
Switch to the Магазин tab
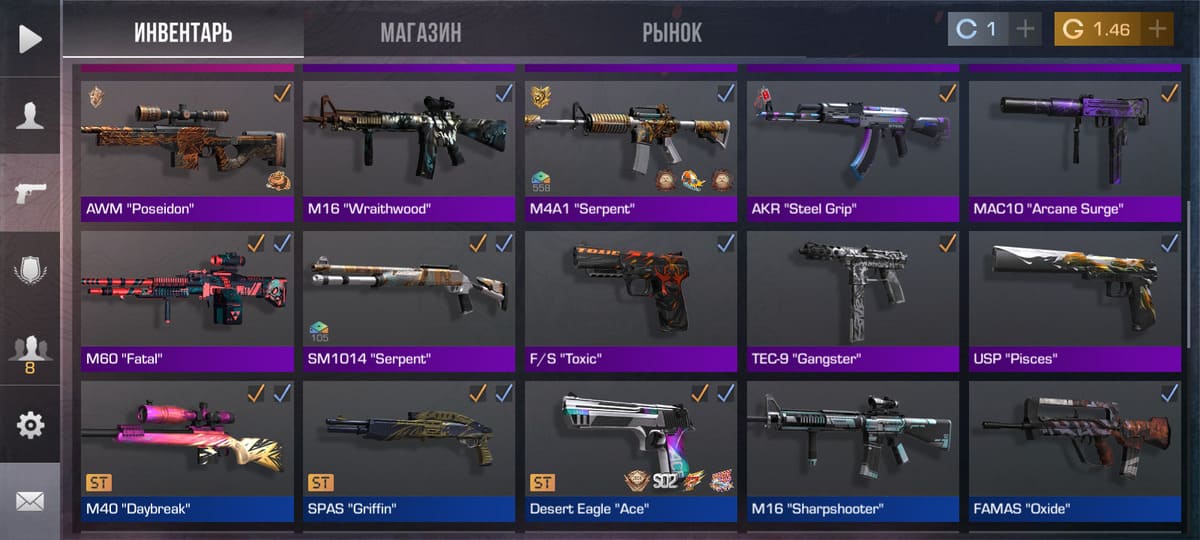pyautogui.click(x=420, y=32)
